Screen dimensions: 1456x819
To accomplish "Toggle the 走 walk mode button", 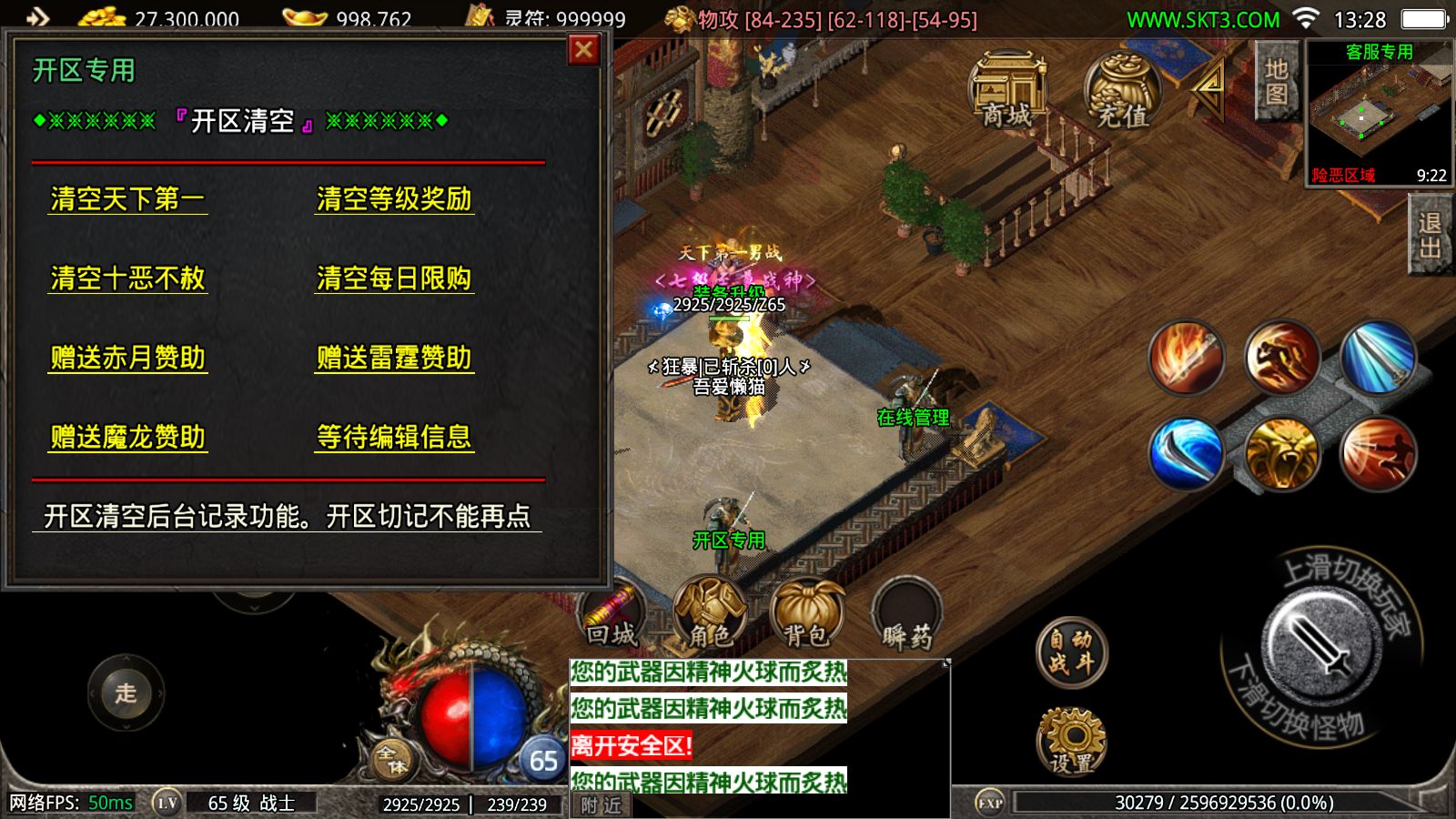I will (x=126, y=694).
